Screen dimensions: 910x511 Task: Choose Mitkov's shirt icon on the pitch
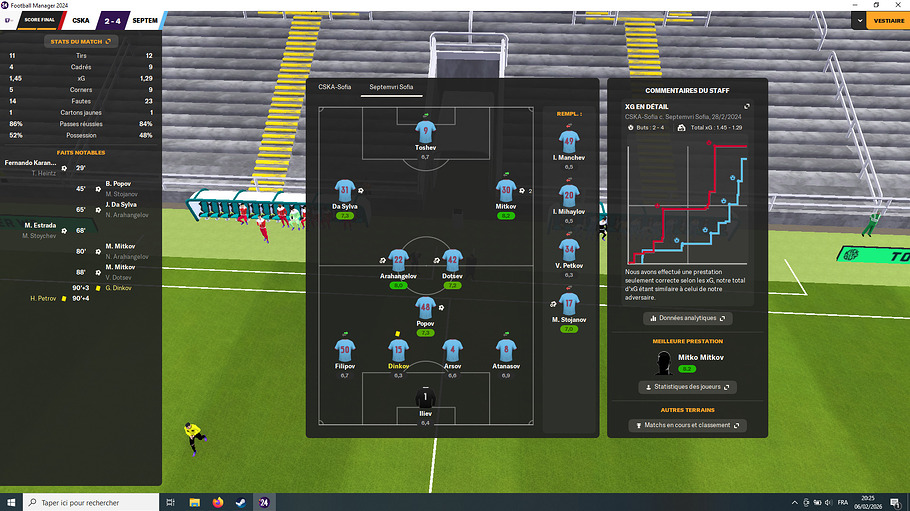point(507,189)
